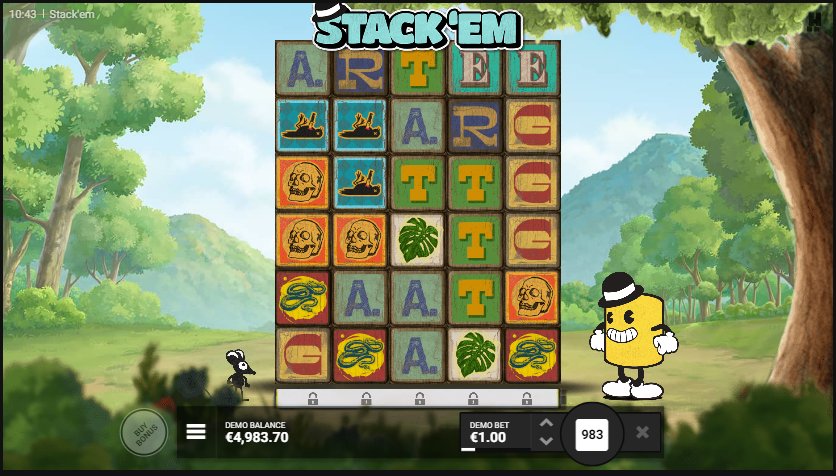
Task: Cancel autoplay with the X button
Action: [x=642, y=432]
